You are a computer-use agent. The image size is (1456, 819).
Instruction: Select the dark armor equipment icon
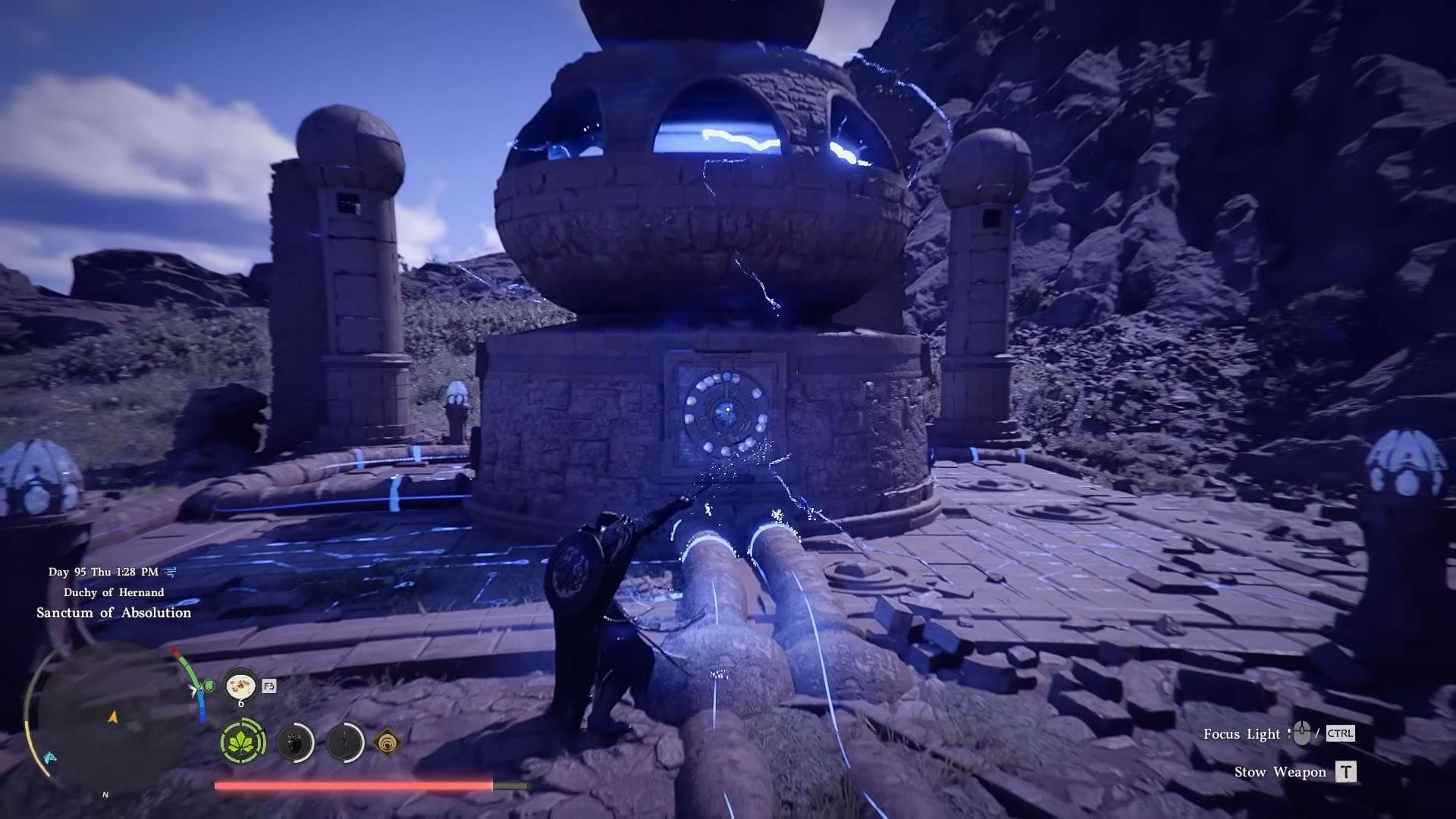[295, 742]
